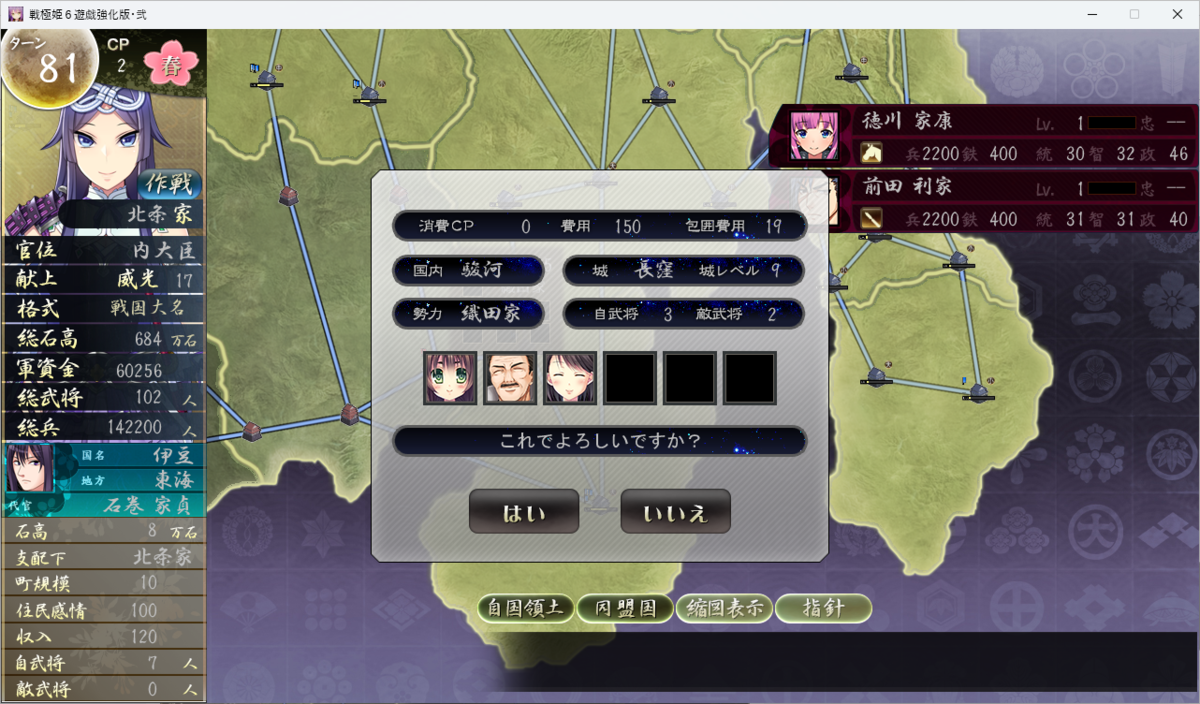Image resolution: width=1200 pixels, height=704 pixels.
Task: Decline with the いいえ button
Action: point(675,512)
